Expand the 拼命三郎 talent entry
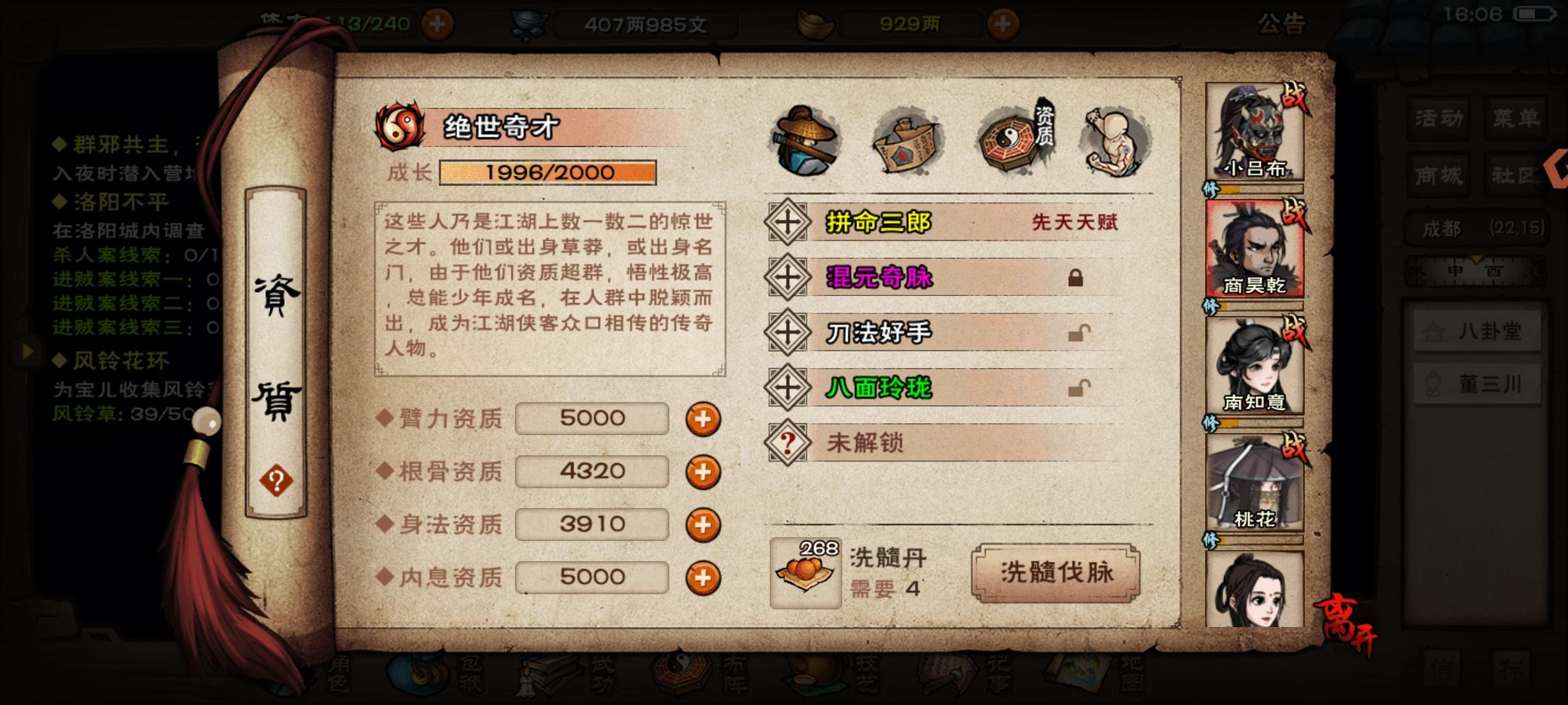The image size is (1568, 705). point(787,222)
